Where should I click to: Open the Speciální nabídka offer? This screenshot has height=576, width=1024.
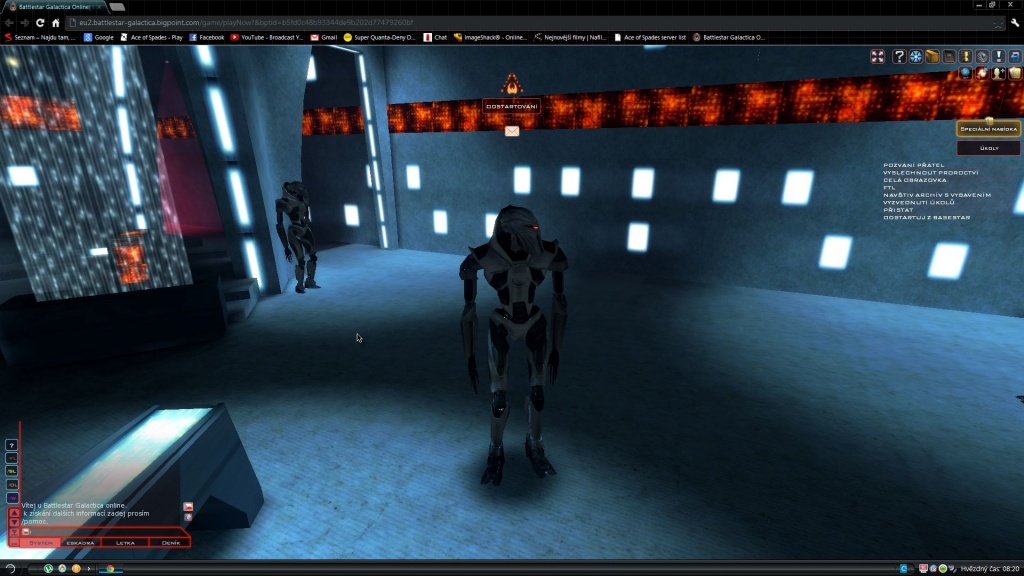coord(988,129)
